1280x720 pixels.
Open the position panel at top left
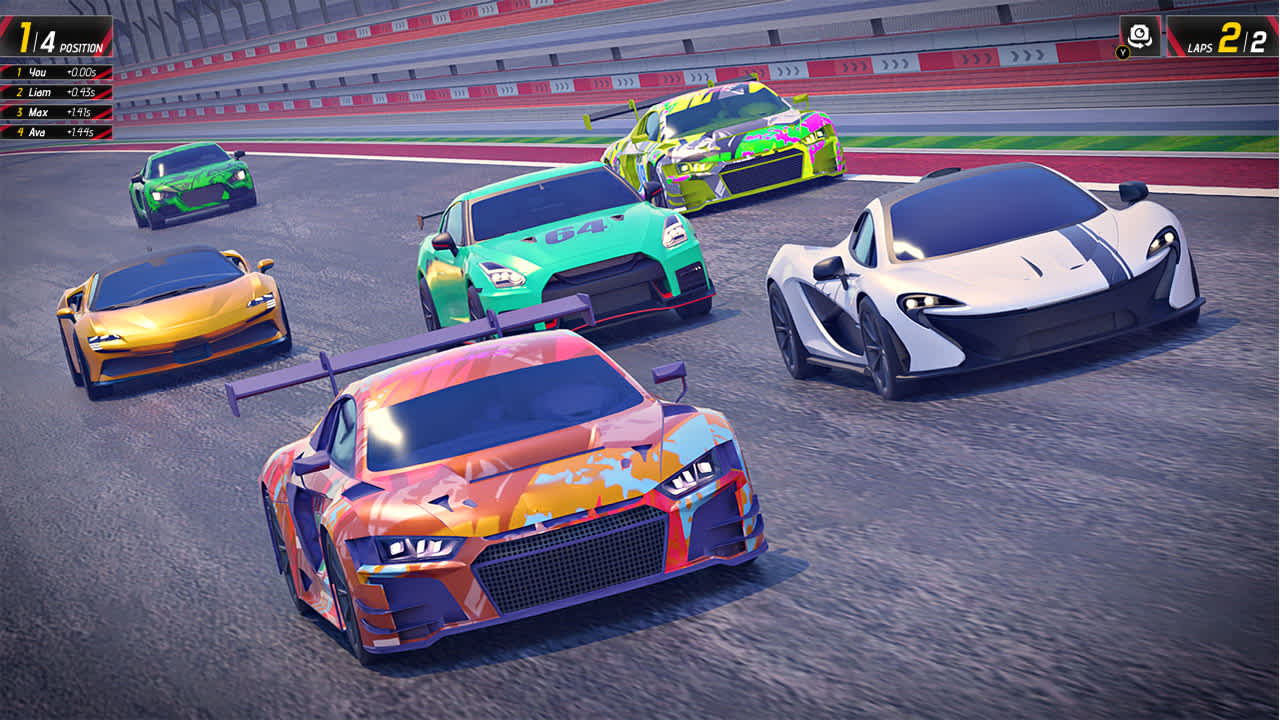tap(55, 36)
